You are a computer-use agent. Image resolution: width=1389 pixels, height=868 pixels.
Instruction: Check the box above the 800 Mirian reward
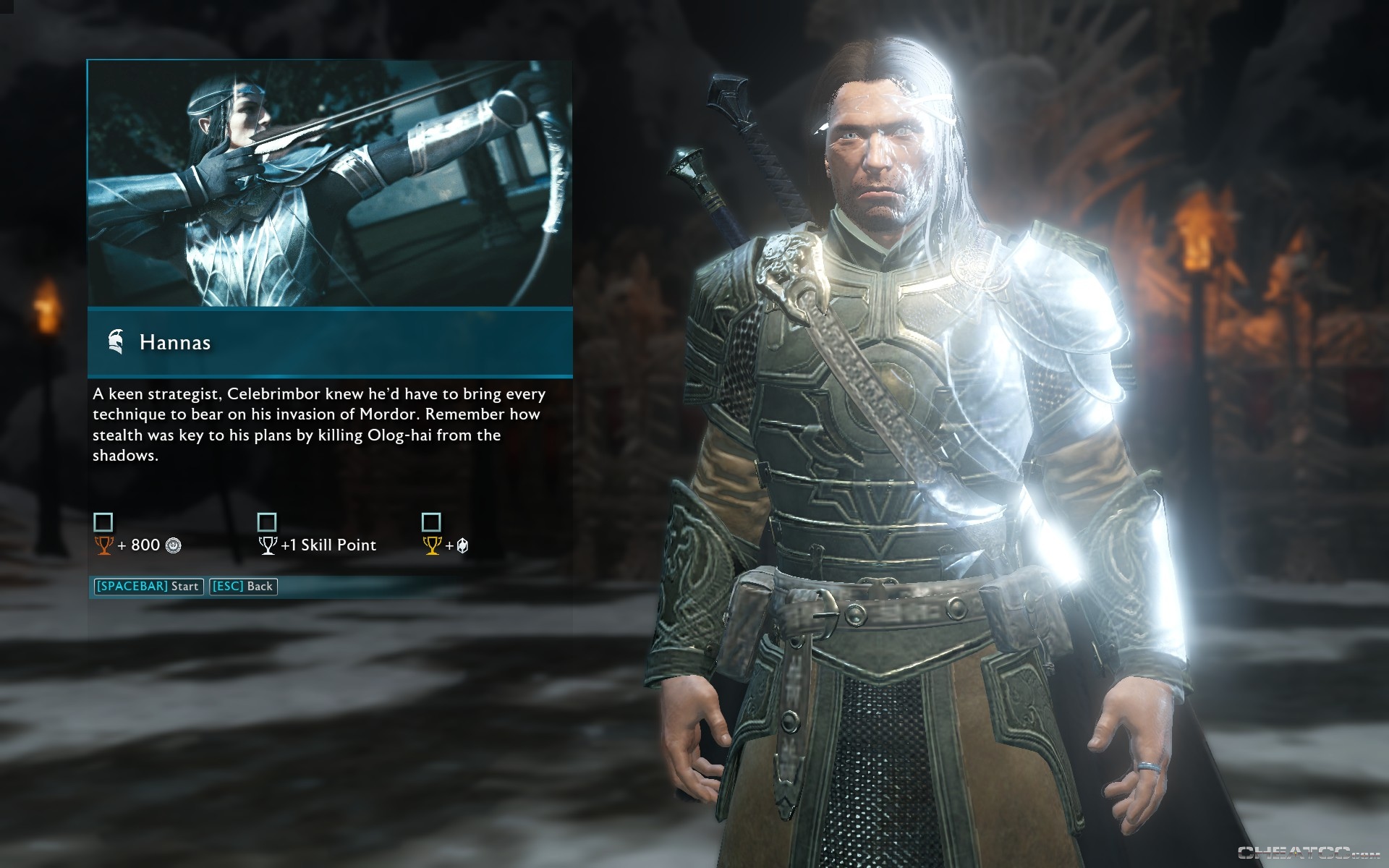103,521
